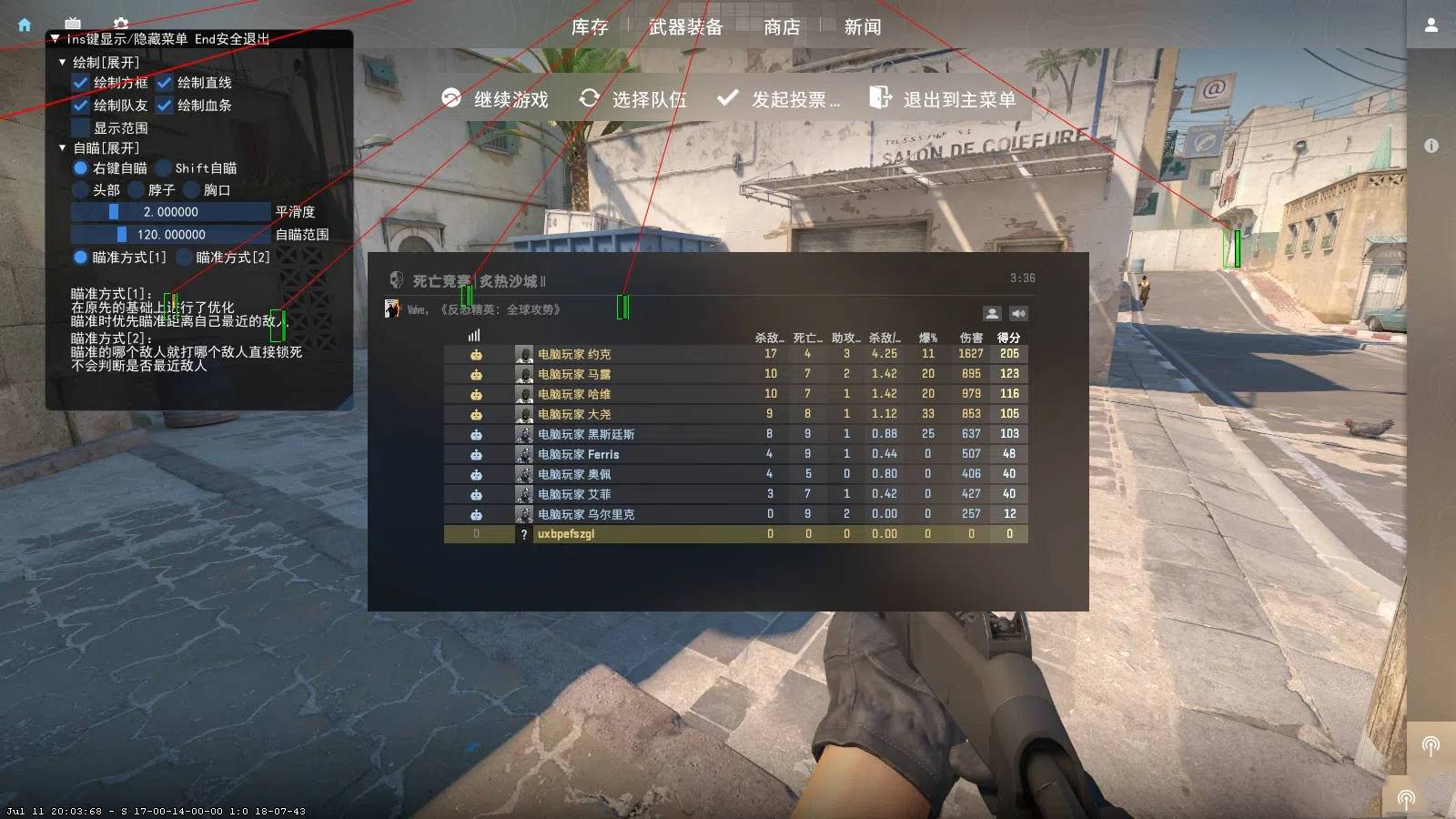Image resolution: width=1456 pixels, height=819 pixels.
Task: Open the settings gear icon at top
Action: (120, 24)
